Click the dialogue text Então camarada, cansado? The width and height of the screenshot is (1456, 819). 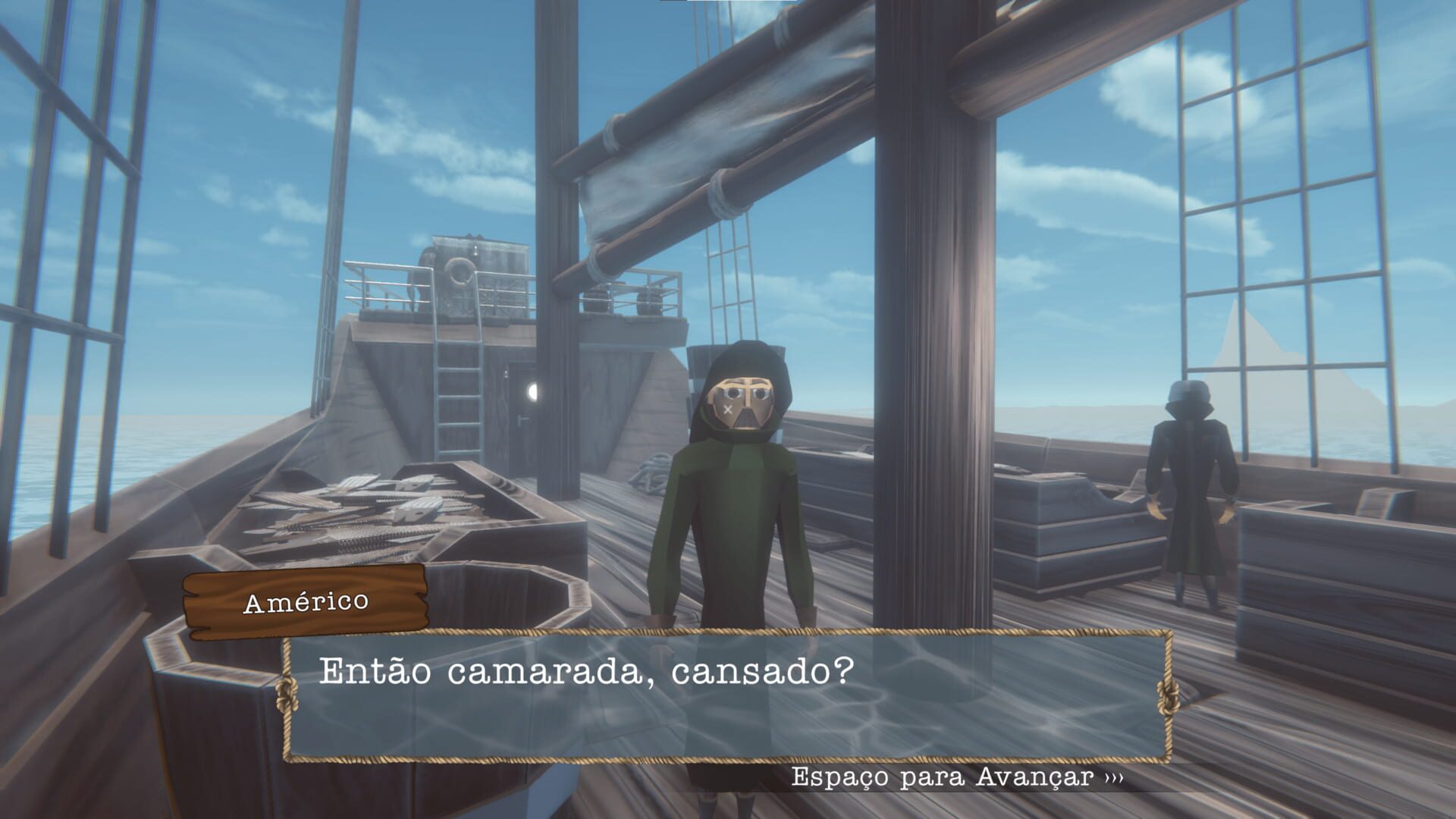click(x=588, y=670)
